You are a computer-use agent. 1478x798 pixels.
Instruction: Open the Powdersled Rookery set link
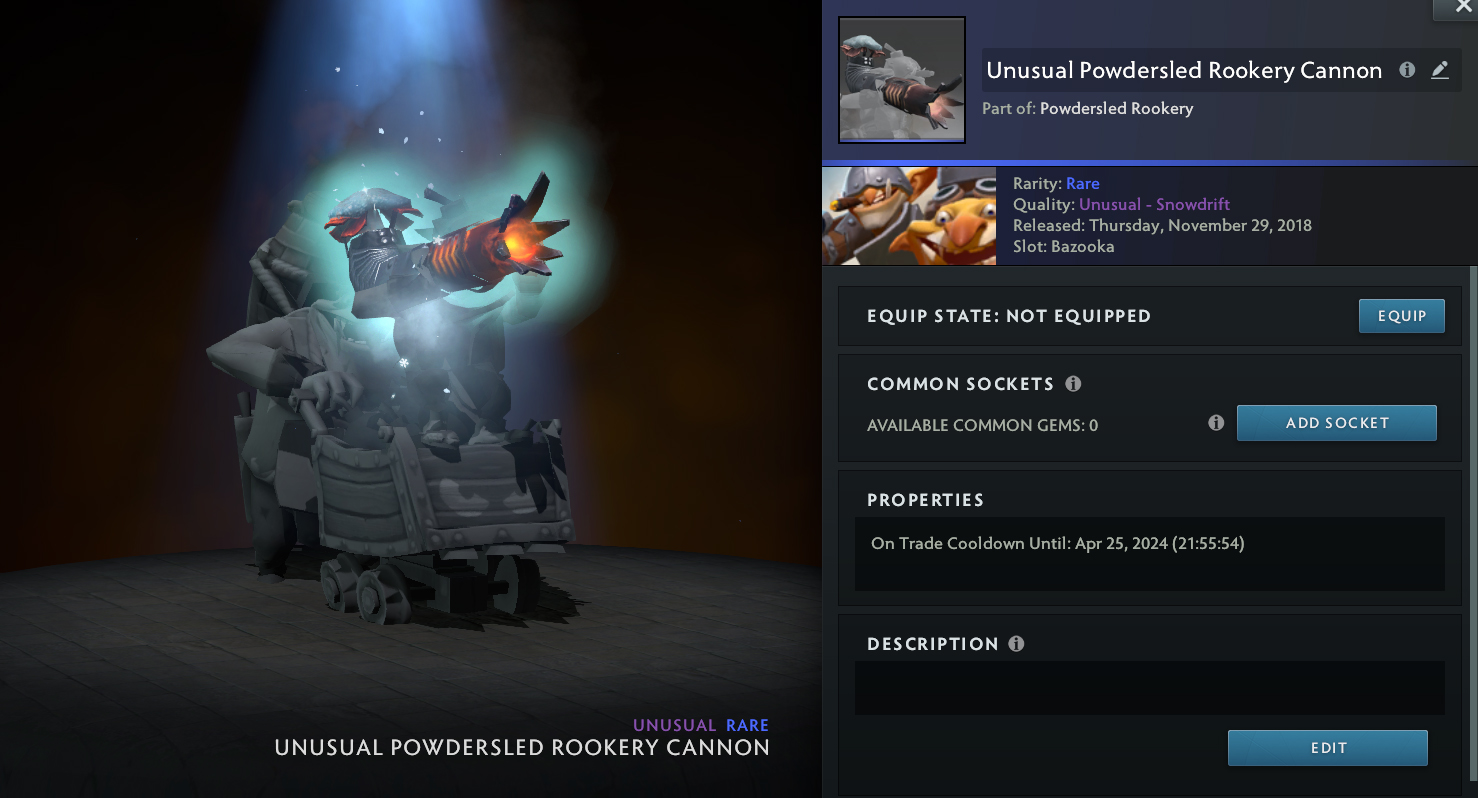pyautogui.click(x=1116, y=108)
